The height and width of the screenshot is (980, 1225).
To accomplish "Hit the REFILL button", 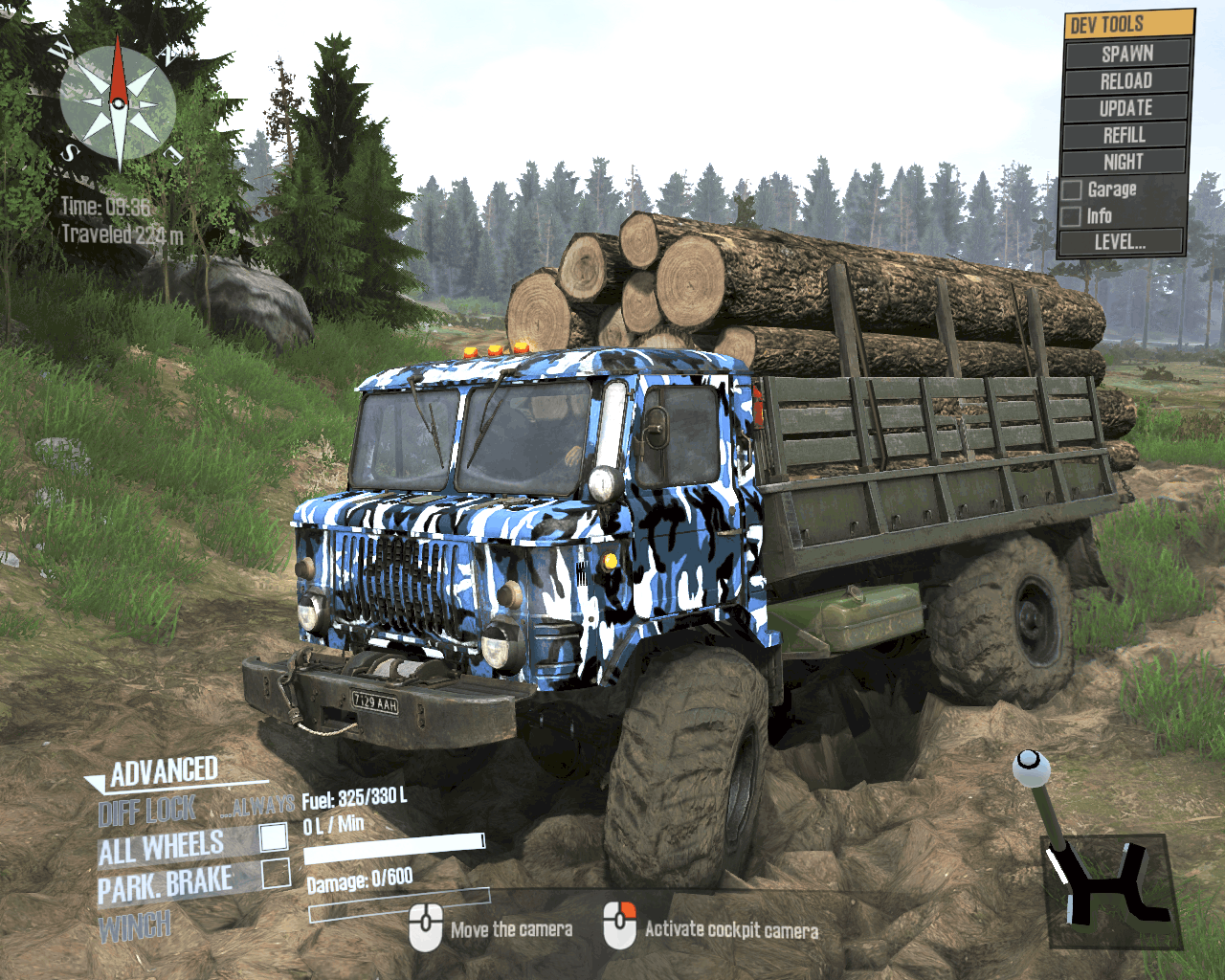I will (x=1125, y=135).
